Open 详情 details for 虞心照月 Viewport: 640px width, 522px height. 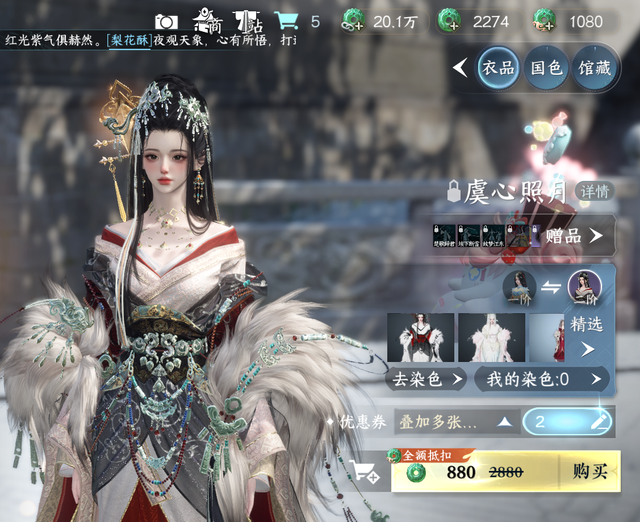(595, 190)
